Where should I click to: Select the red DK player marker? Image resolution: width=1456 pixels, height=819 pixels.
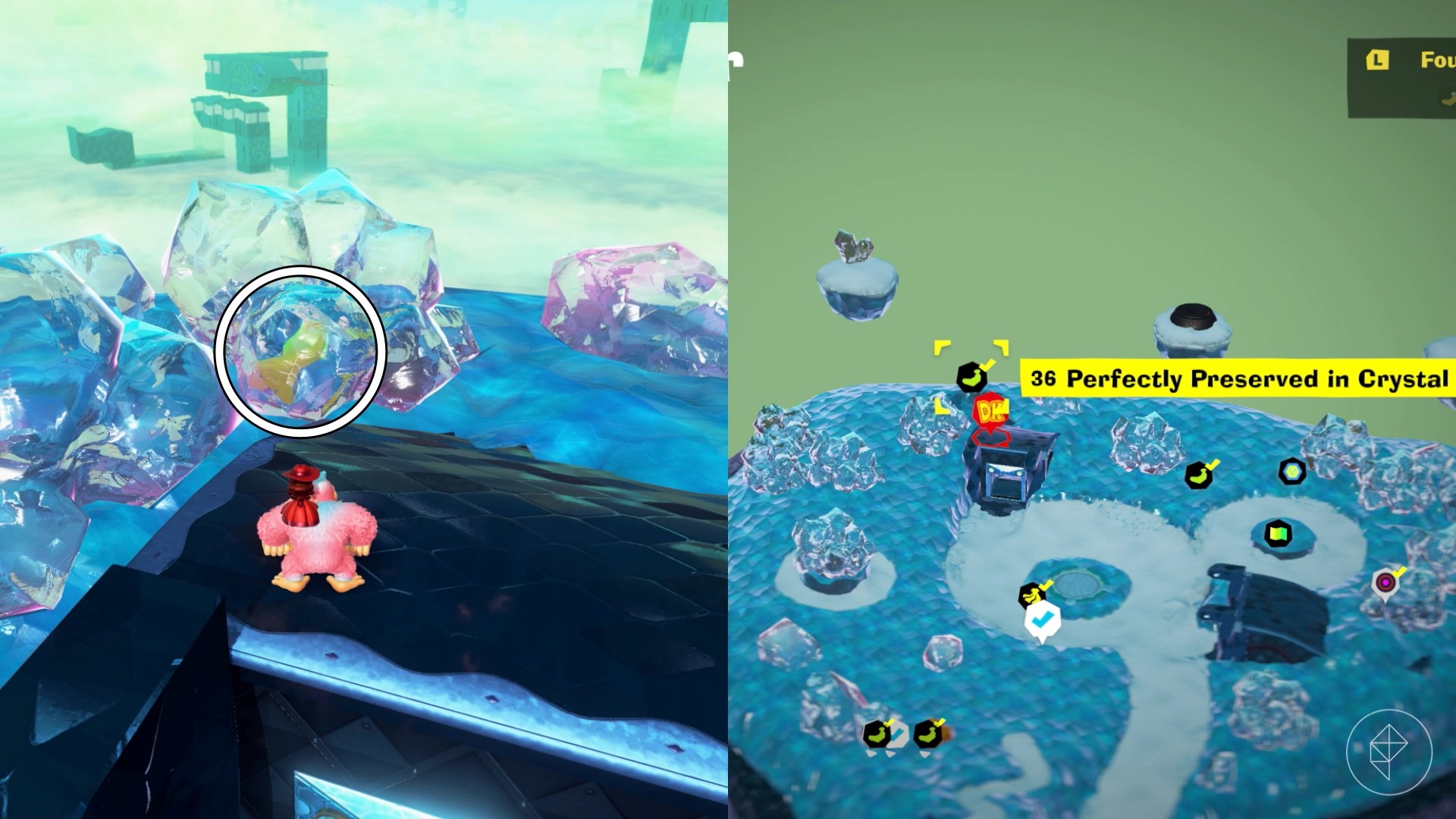coord(990,413)
